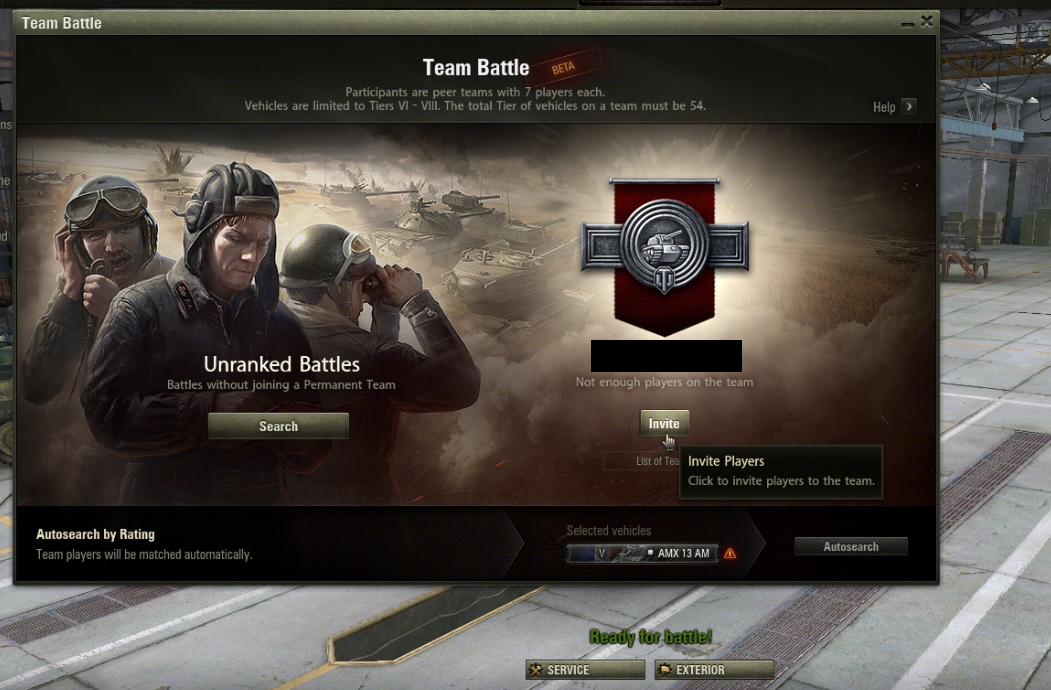
Task: Search for an Unranked Battle
Action: [278, 426]
